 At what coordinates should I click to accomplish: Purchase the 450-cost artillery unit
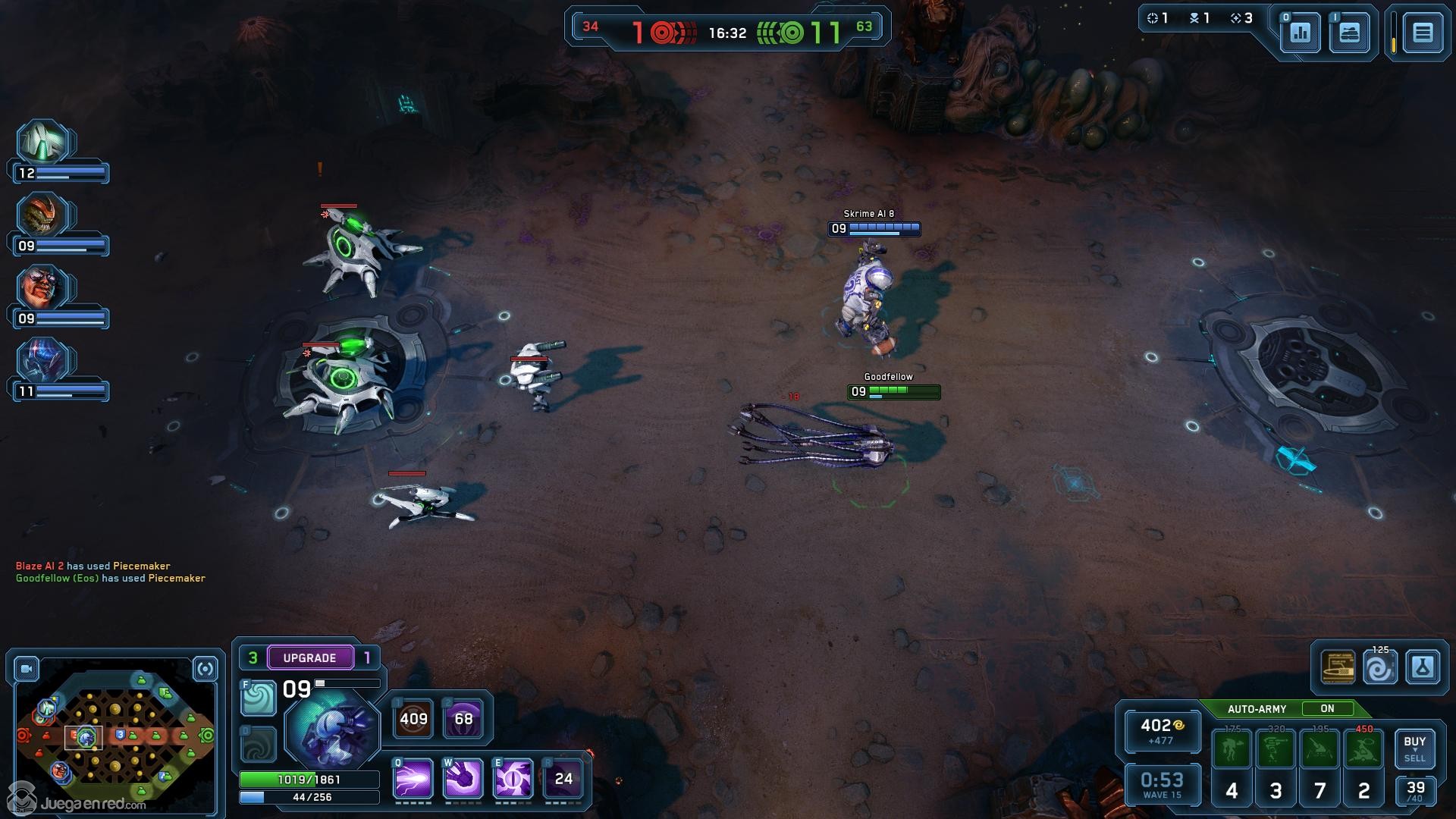[x=1363, y=749]
